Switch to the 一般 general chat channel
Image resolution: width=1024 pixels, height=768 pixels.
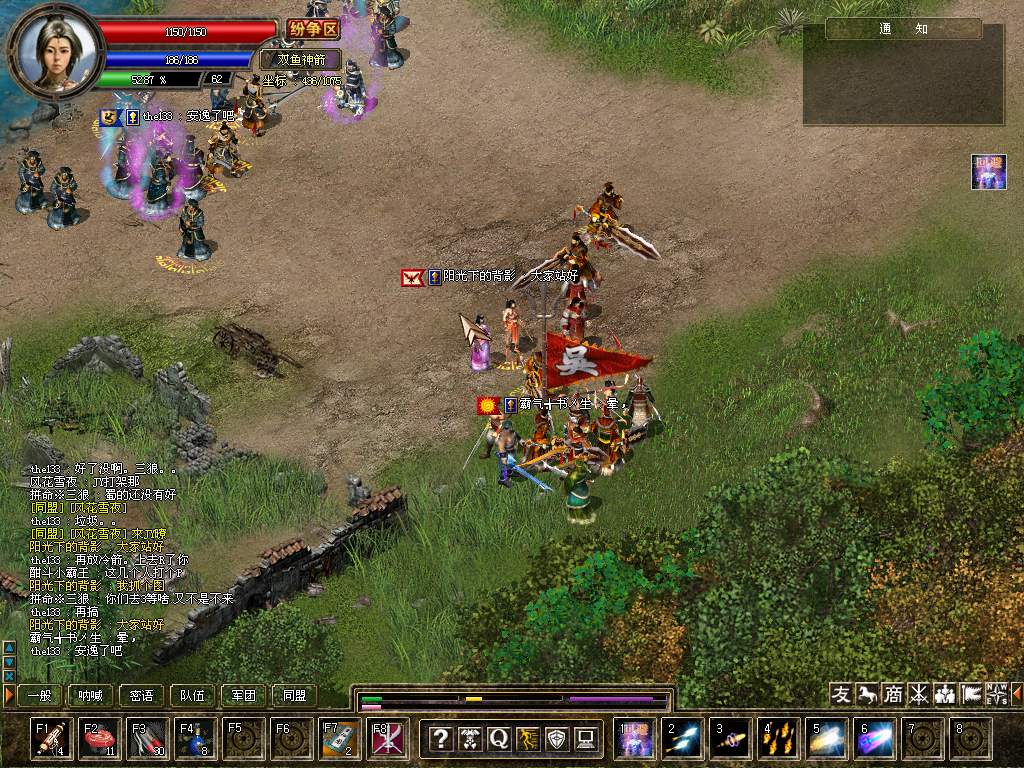[x=40, y=695]
